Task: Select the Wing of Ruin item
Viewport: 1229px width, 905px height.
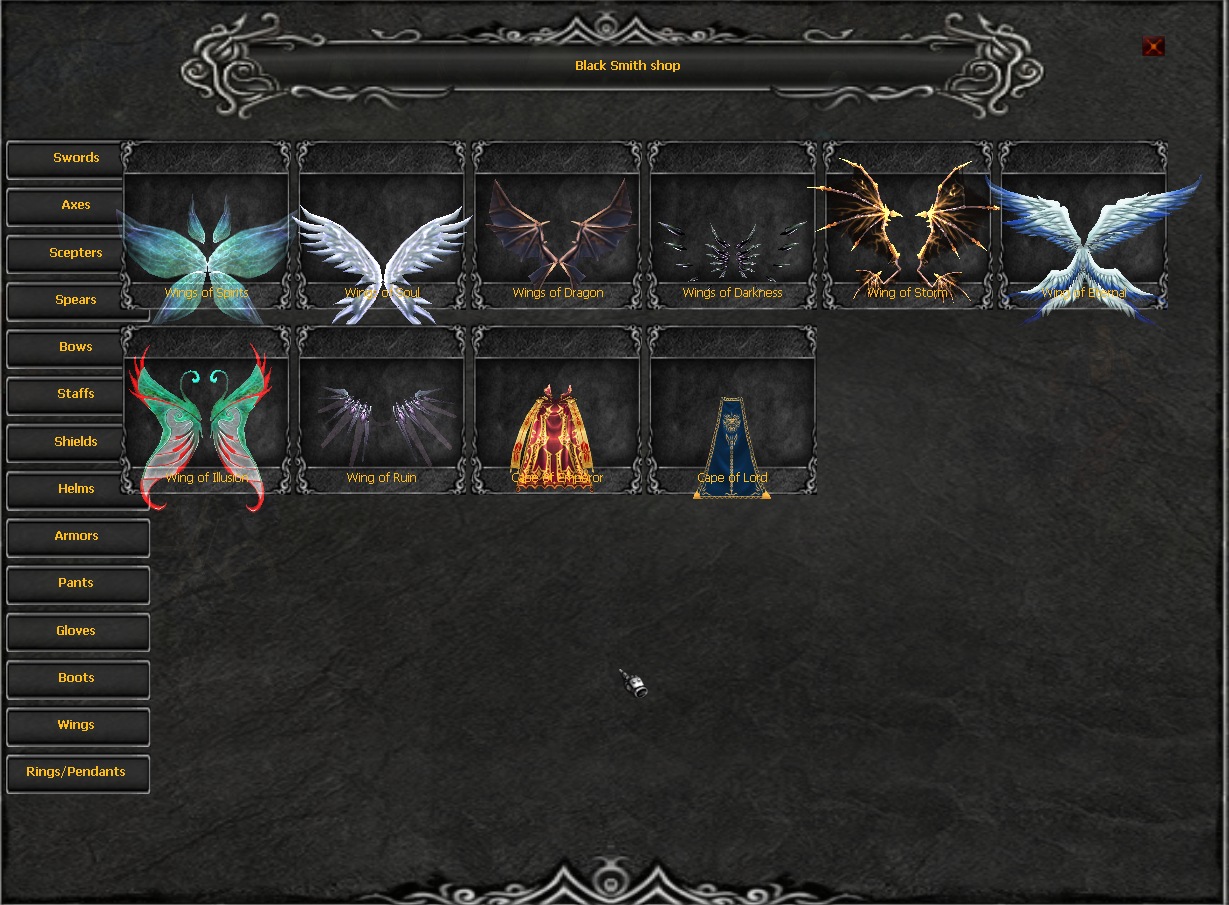Action: point(382,425)
